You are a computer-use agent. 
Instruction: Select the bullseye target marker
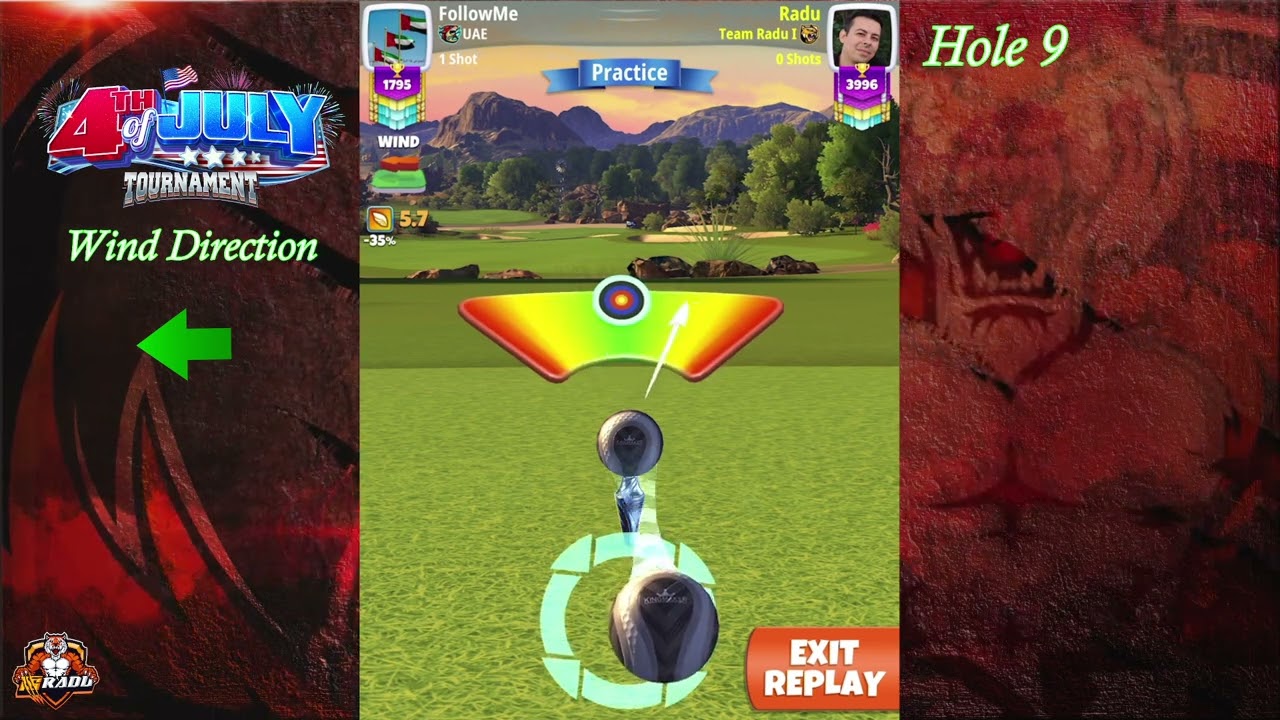tap(621, 299)
